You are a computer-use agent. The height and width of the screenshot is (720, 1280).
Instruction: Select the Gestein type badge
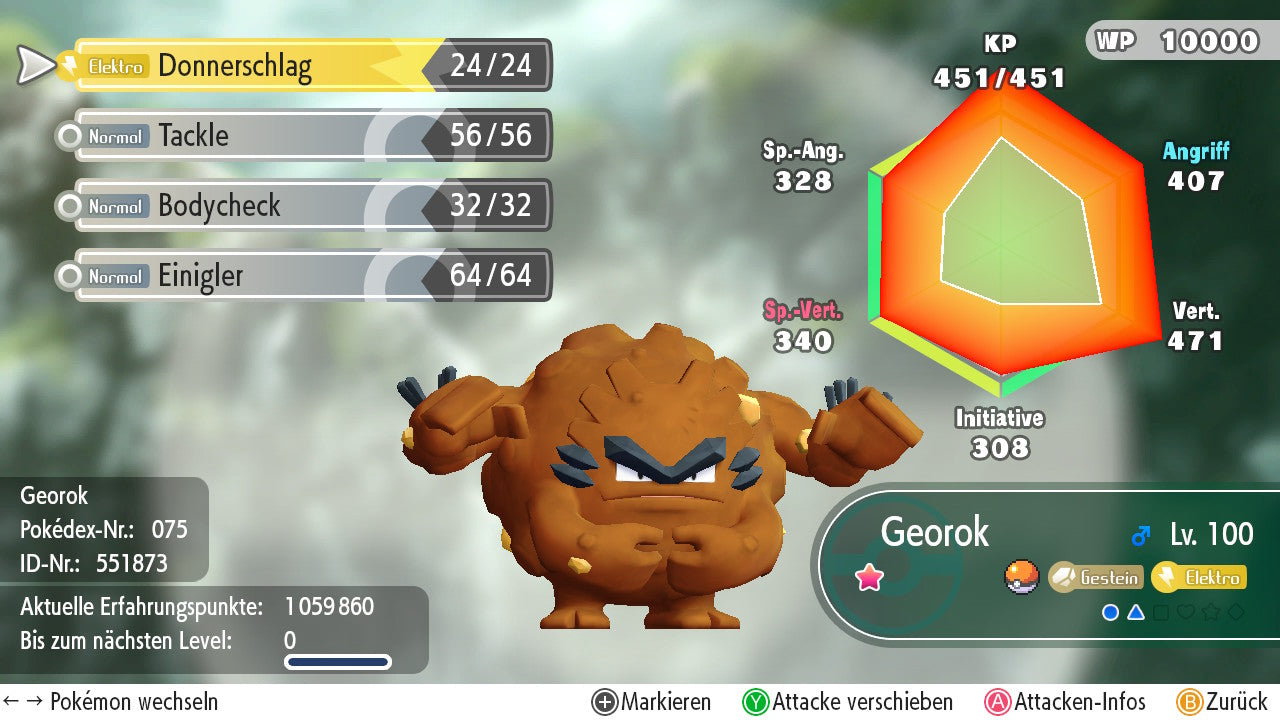(1096, 577)
